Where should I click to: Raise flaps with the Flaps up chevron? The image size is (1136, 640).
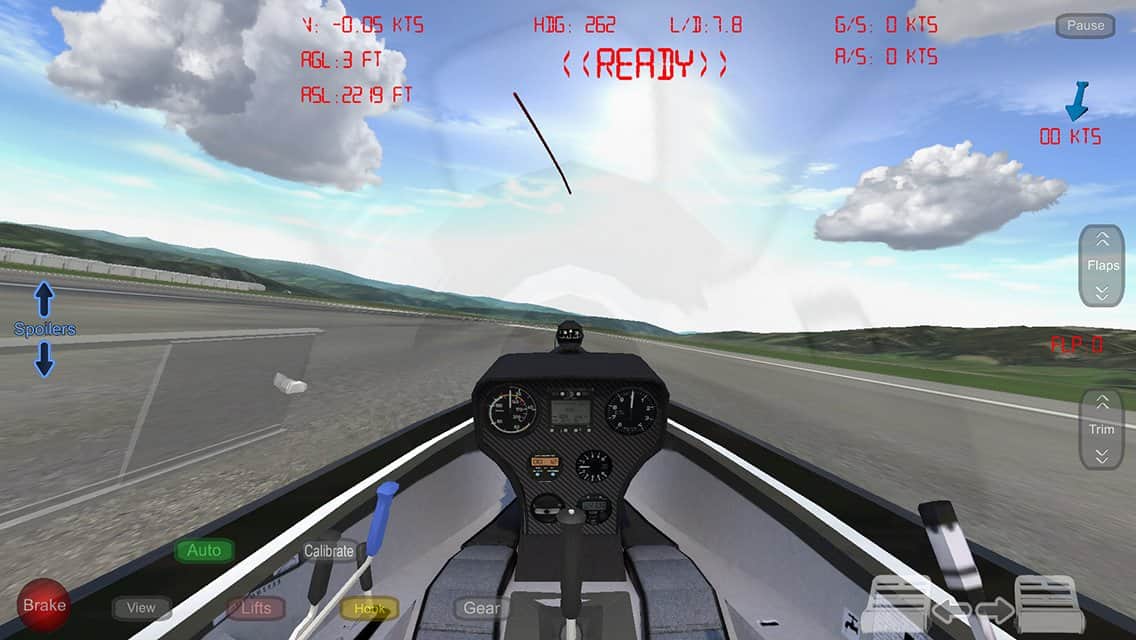tap(1102, 240)
